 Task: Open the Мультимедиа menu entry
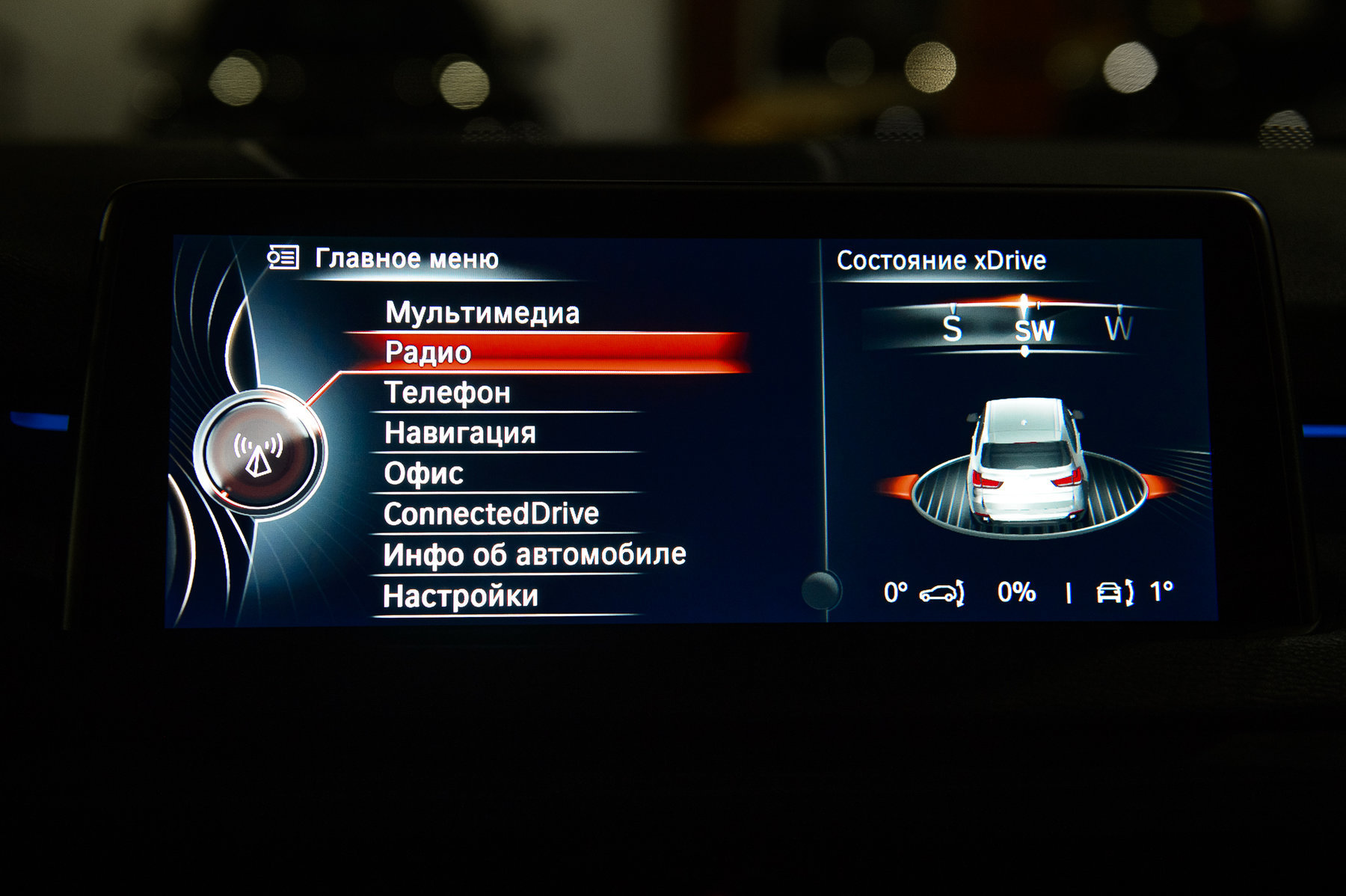coord(482,313)
